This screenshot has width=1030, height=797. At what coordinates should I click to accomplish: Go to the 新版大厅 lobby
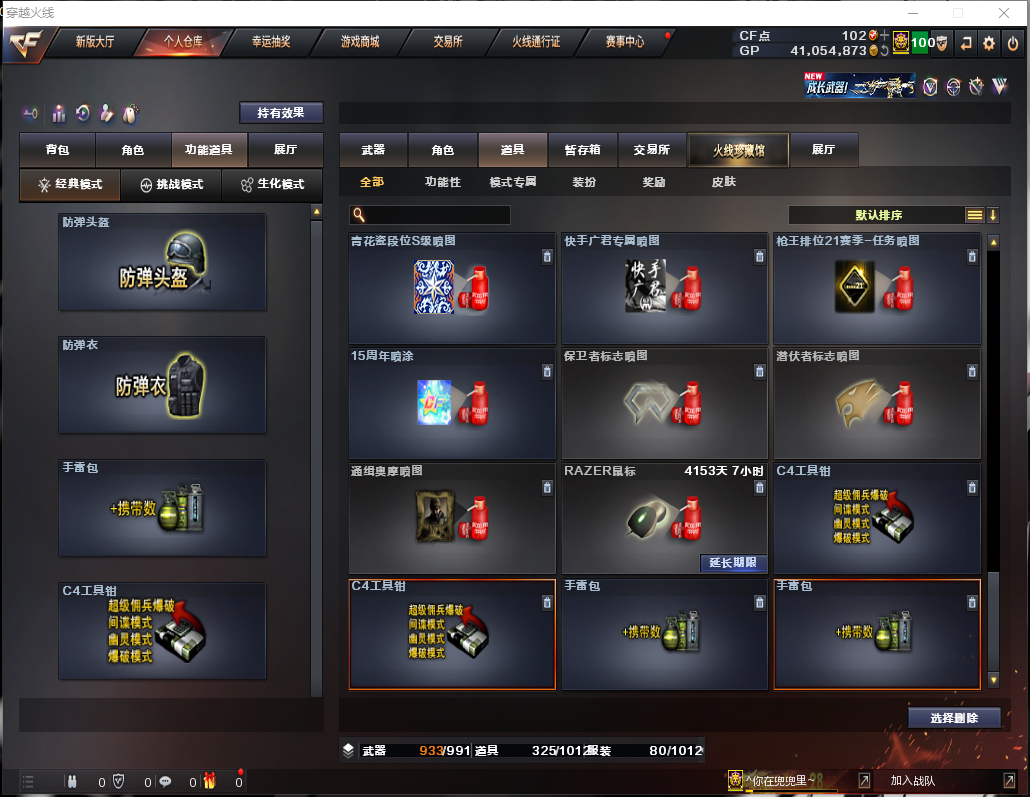point(95,42)
